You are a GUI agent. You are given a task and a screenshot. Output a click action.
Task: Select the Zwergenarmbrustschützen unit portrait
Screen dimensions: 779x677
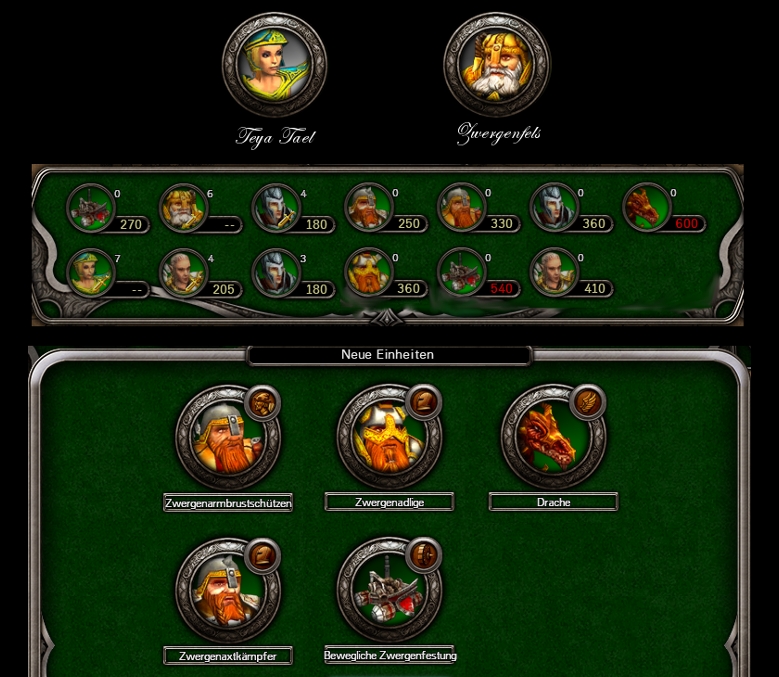[x=227, y=437]
